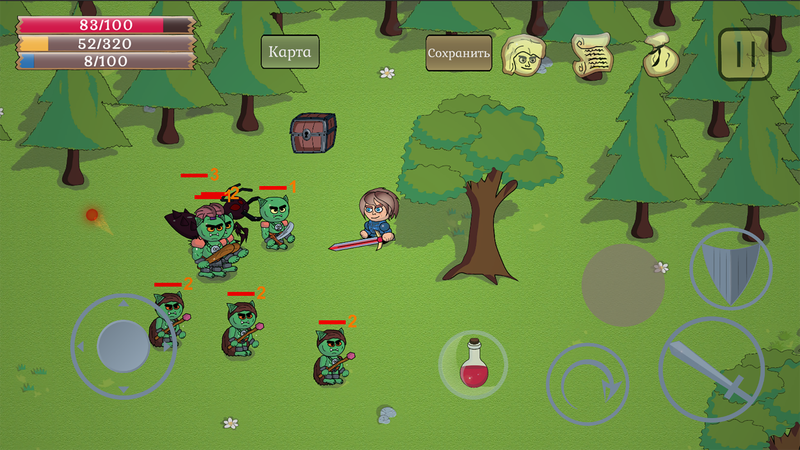This screenshot has width=800, height=450.
Task: Open the money bag inventory
Action: 659,54
